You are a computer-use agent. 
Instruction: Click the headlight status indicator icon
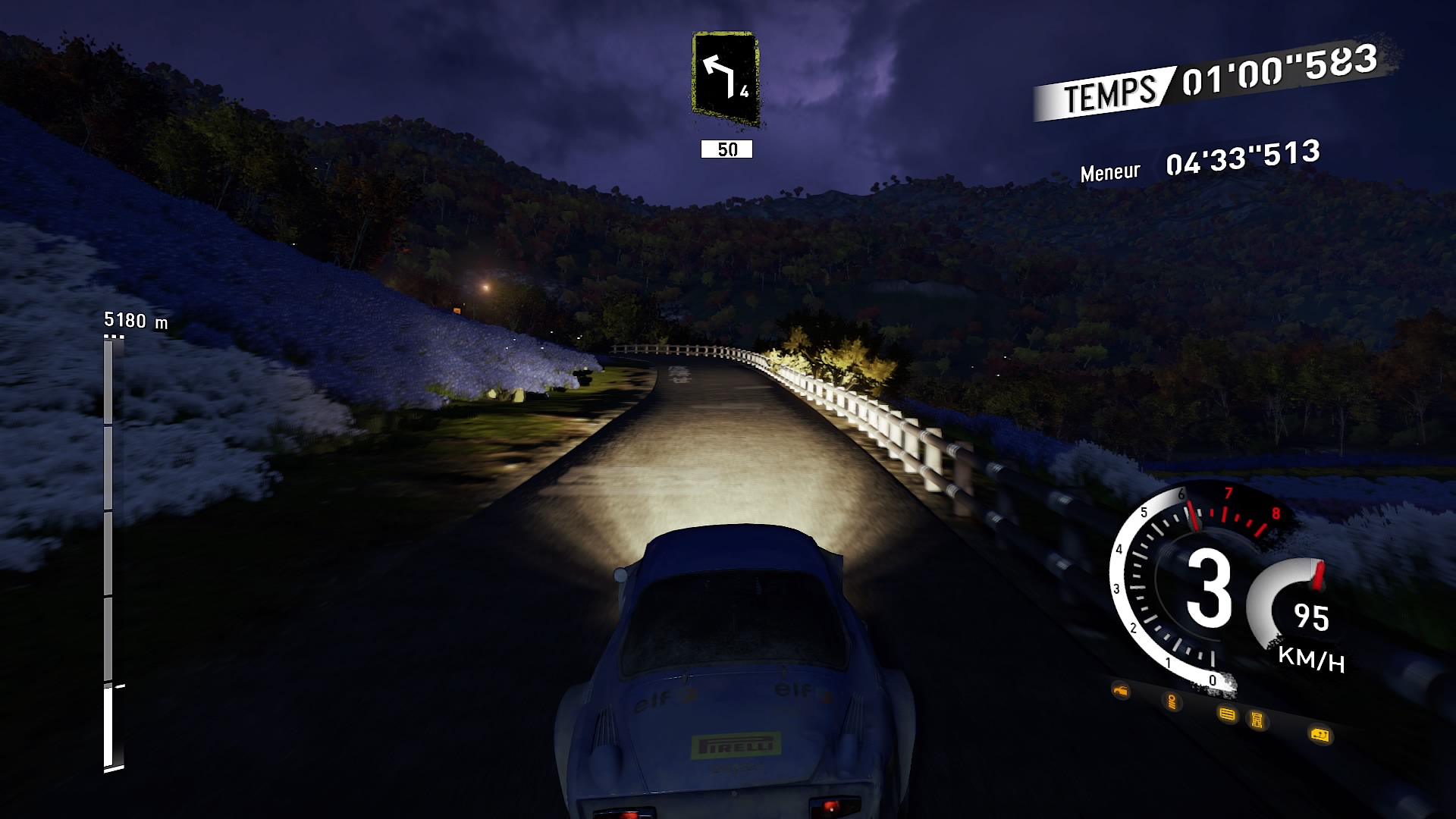(x=1172, y=701)
